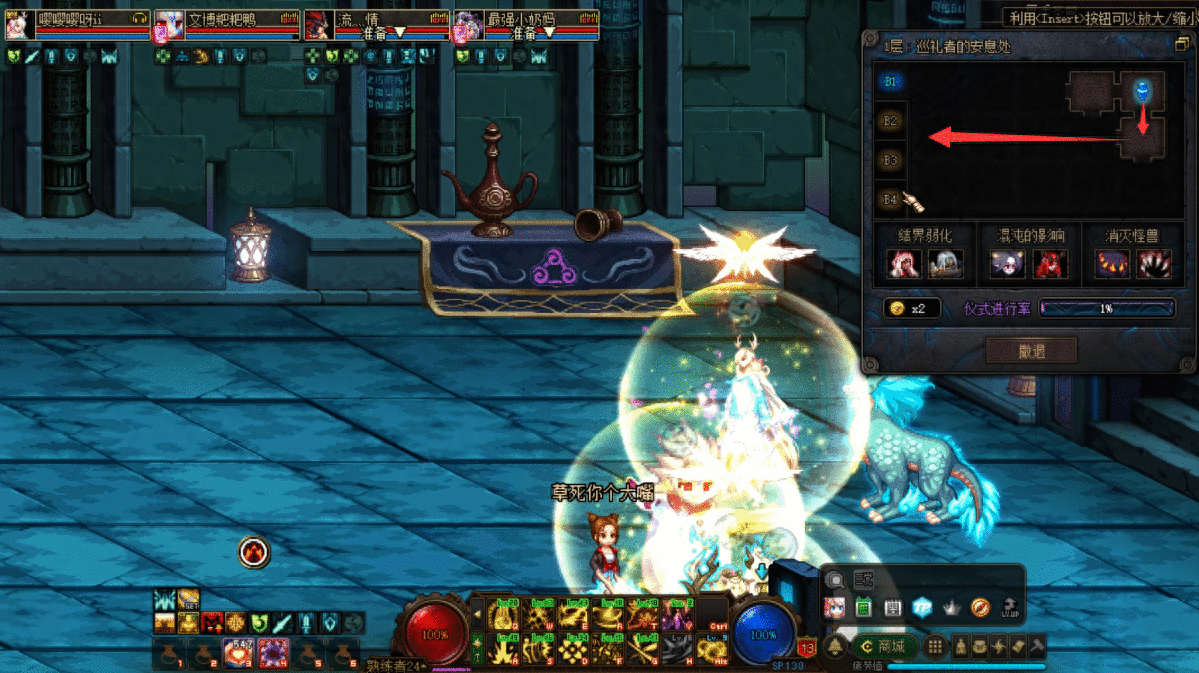Click the silver crown icon

click(952, 607)
